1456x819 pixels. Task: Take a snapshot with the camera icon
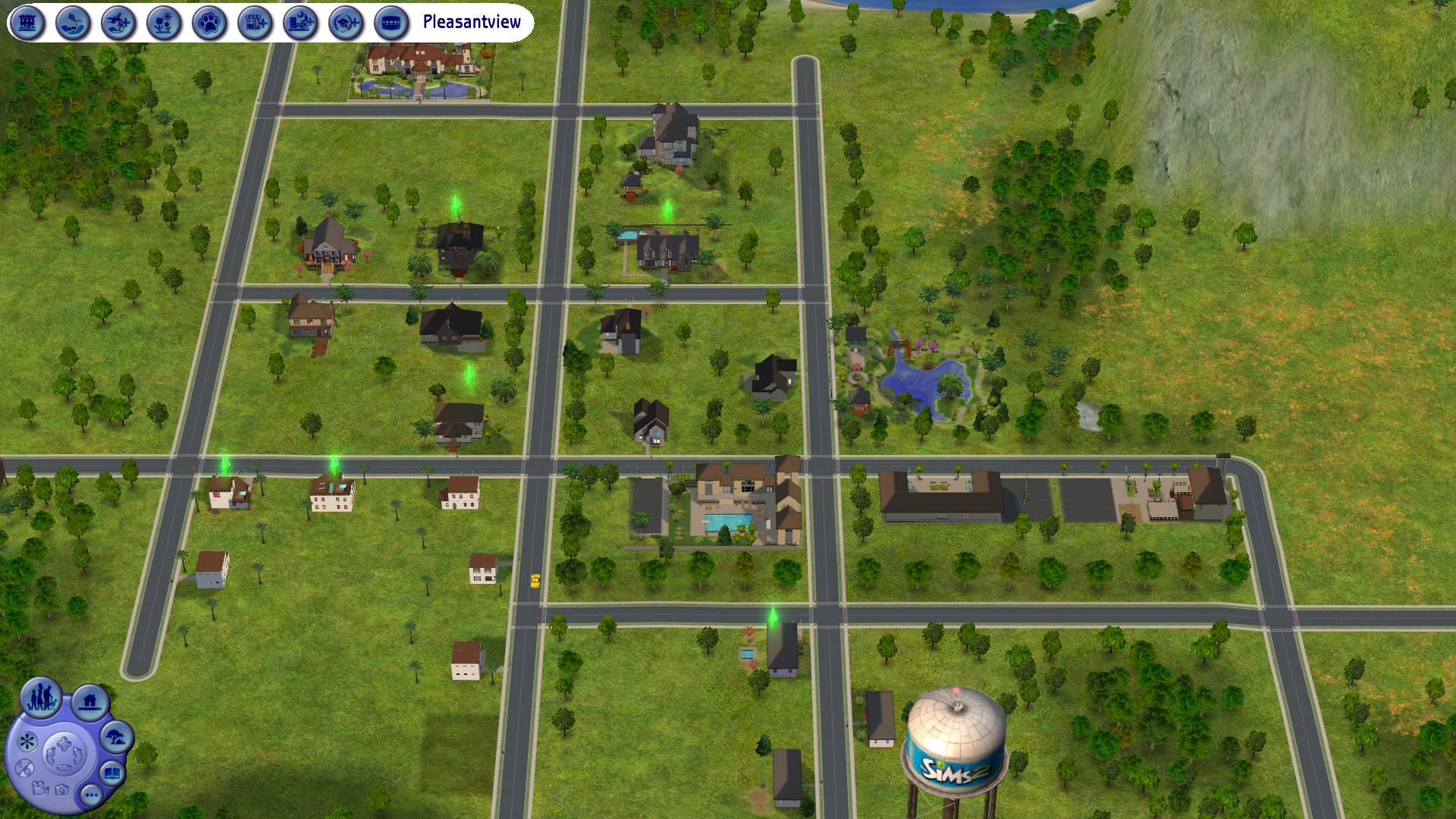pos(63,791)
